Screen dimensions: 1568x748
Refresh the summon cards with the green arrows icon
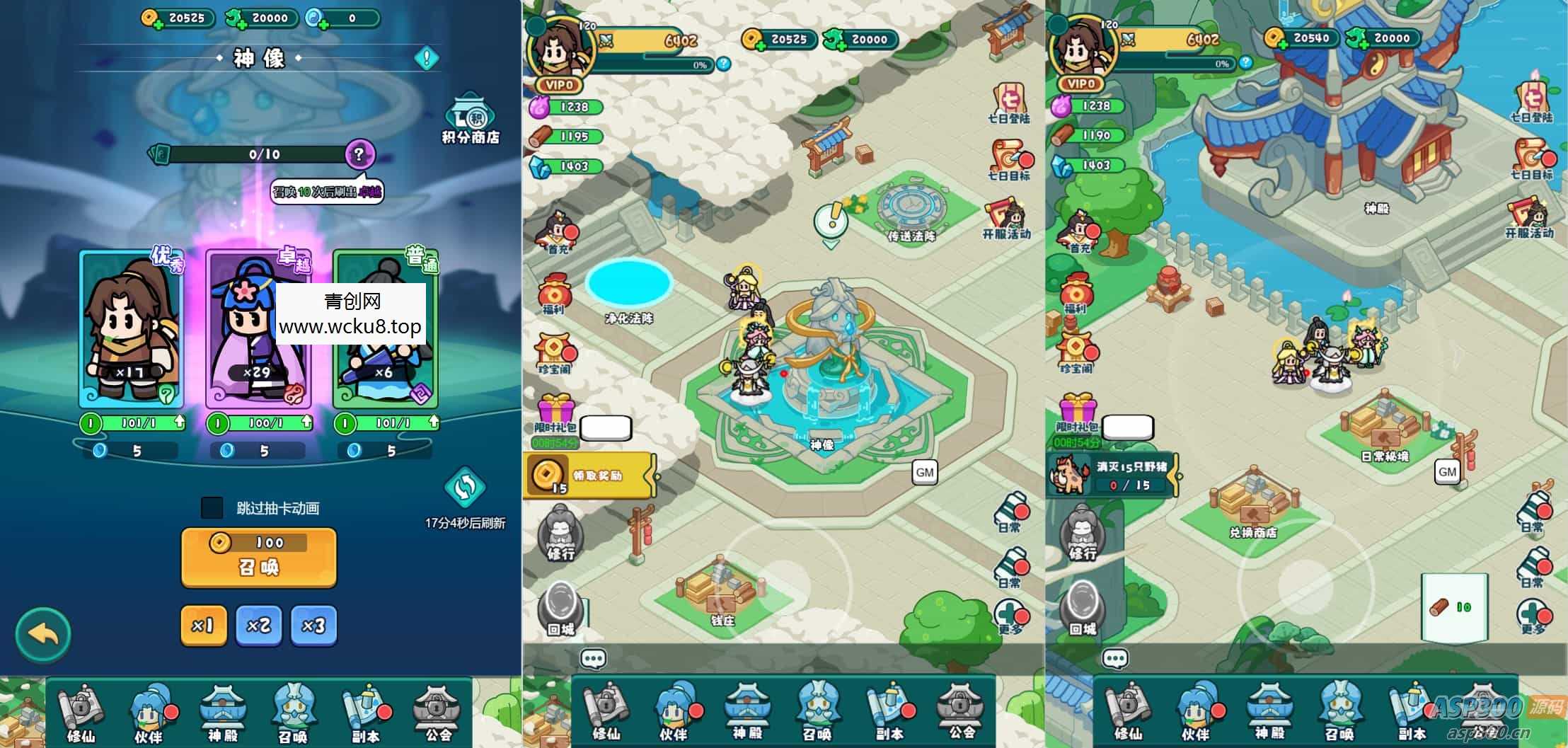point(465,488)
